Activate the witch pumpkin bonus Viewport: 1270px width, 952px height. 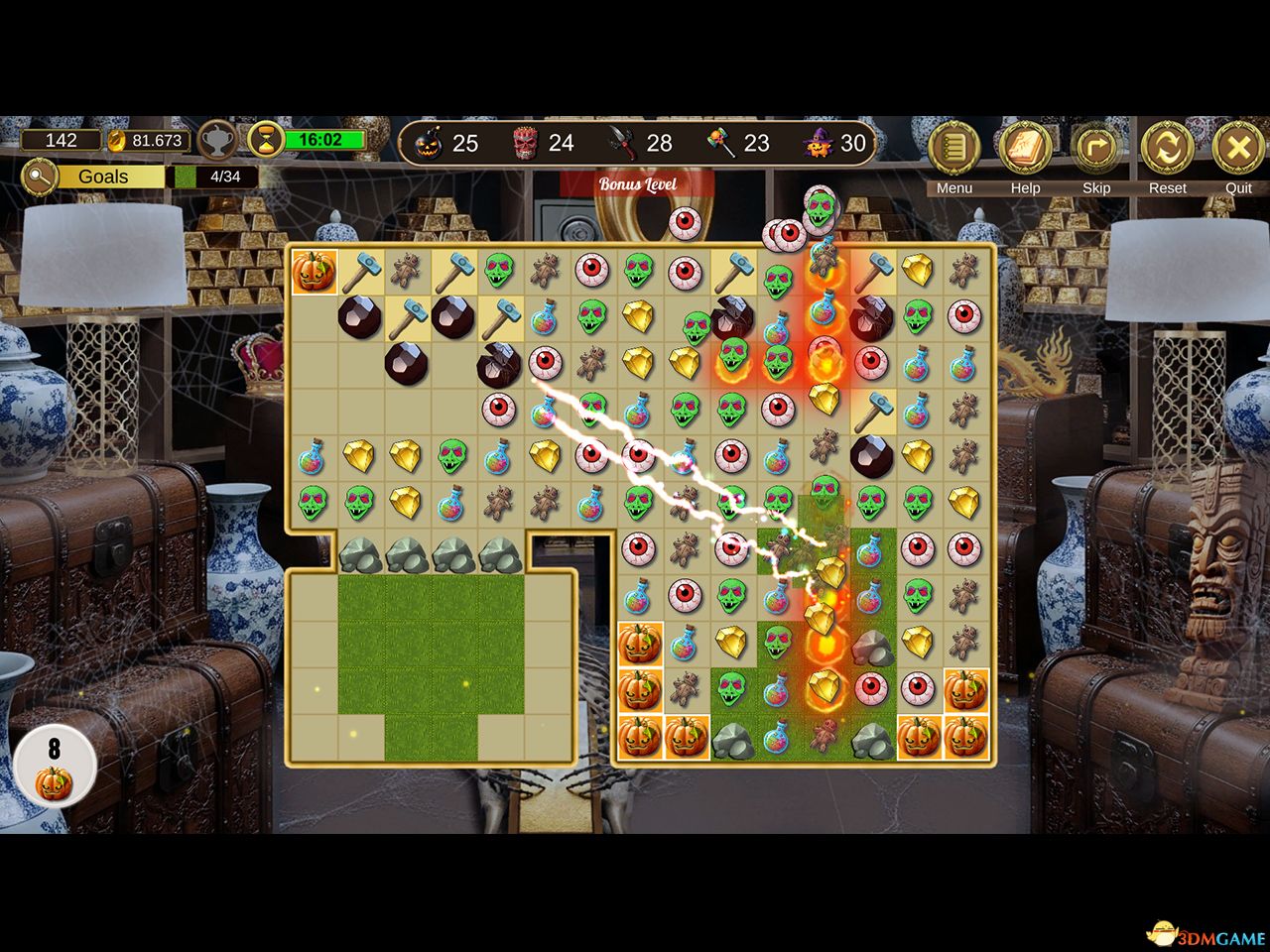[x=816, y=143]
